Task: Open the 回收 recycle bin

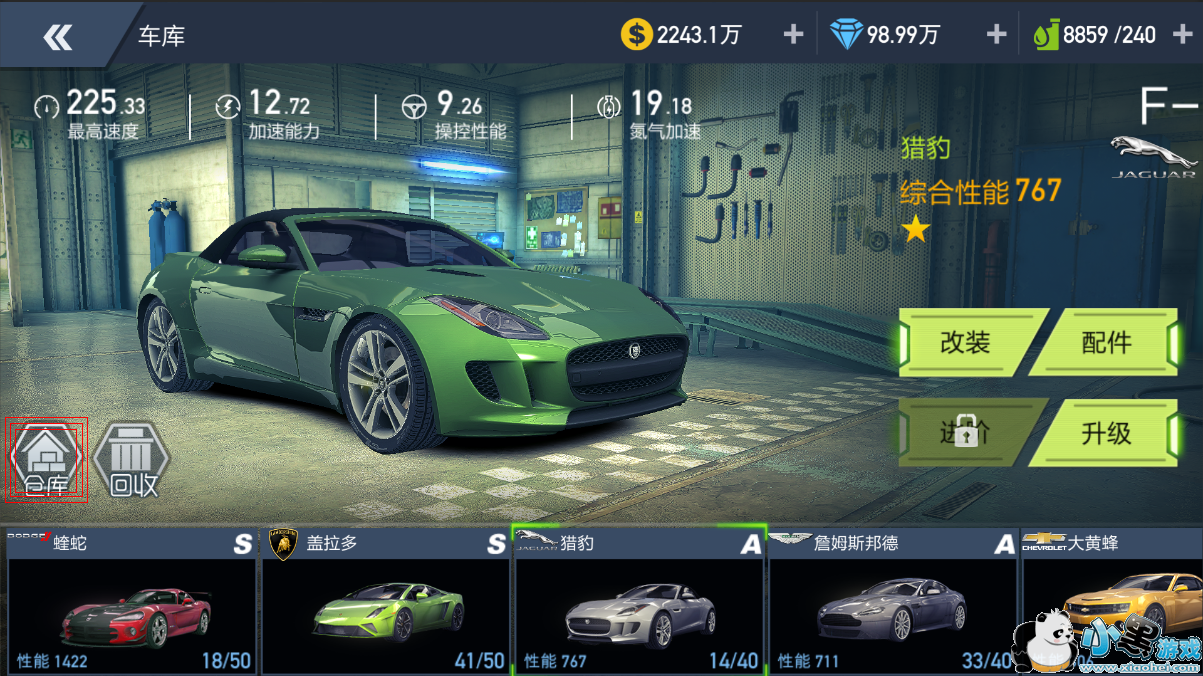Action: 132,461
